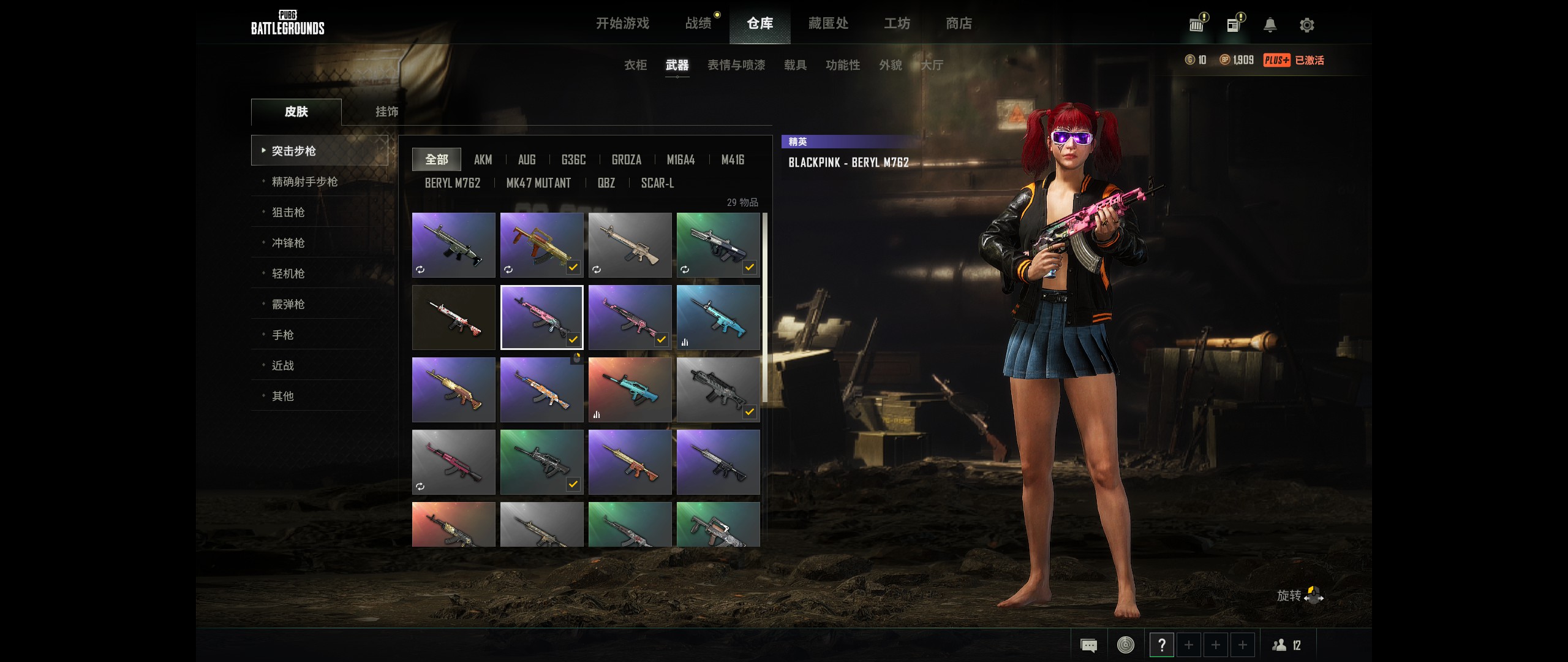1568x662 pixels.
Task: Select the cyan SCAR-L skin on blue tile
Action: 718,317
